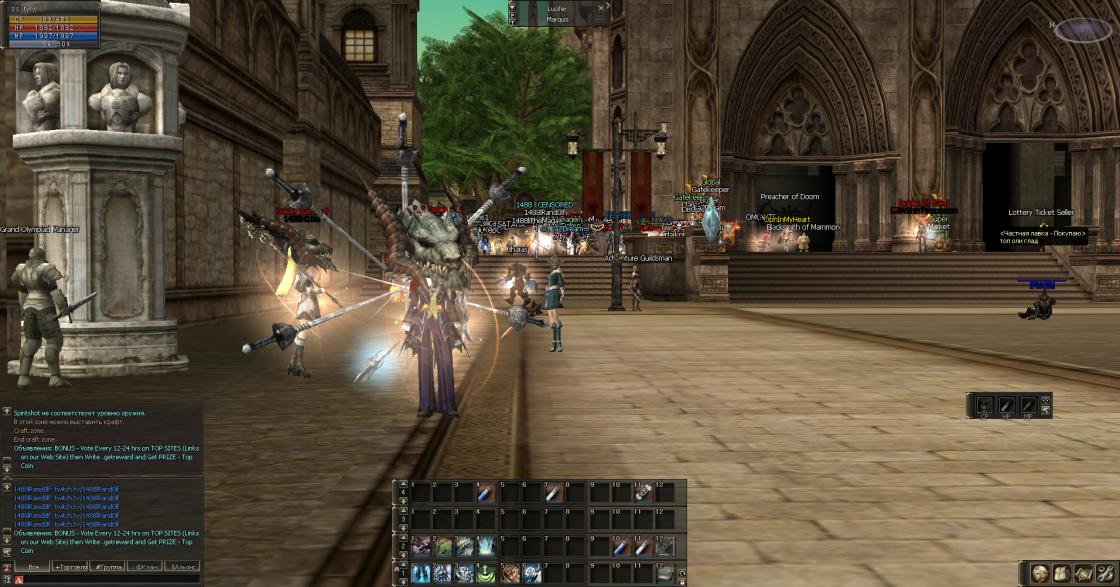The height and width of the screenshot is (587, 1120).
Task: Open the +Торговля trade chat tab
Action: pos(71,567)
